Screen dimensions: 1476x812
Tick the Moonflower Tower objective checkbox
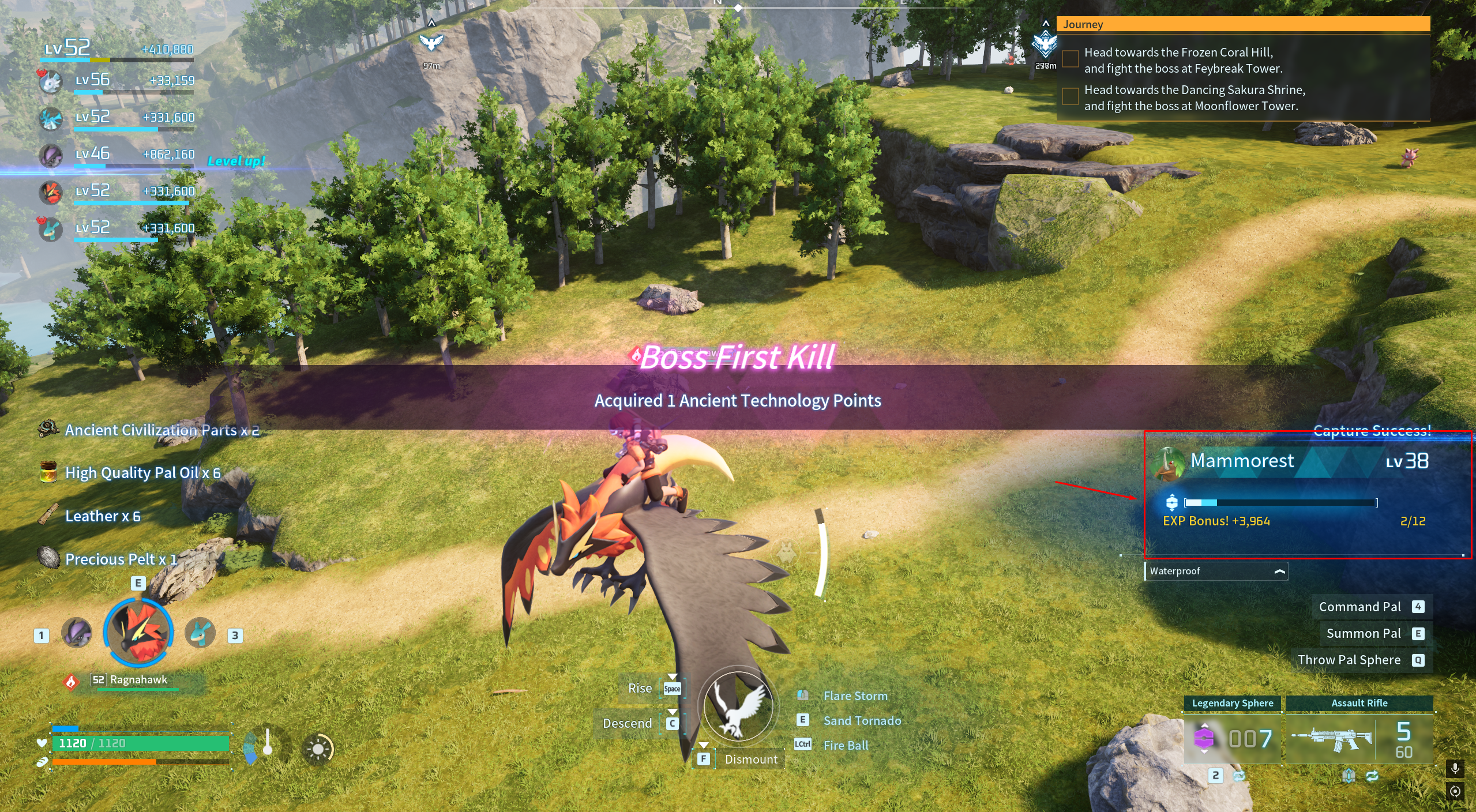coord(1071,97)
